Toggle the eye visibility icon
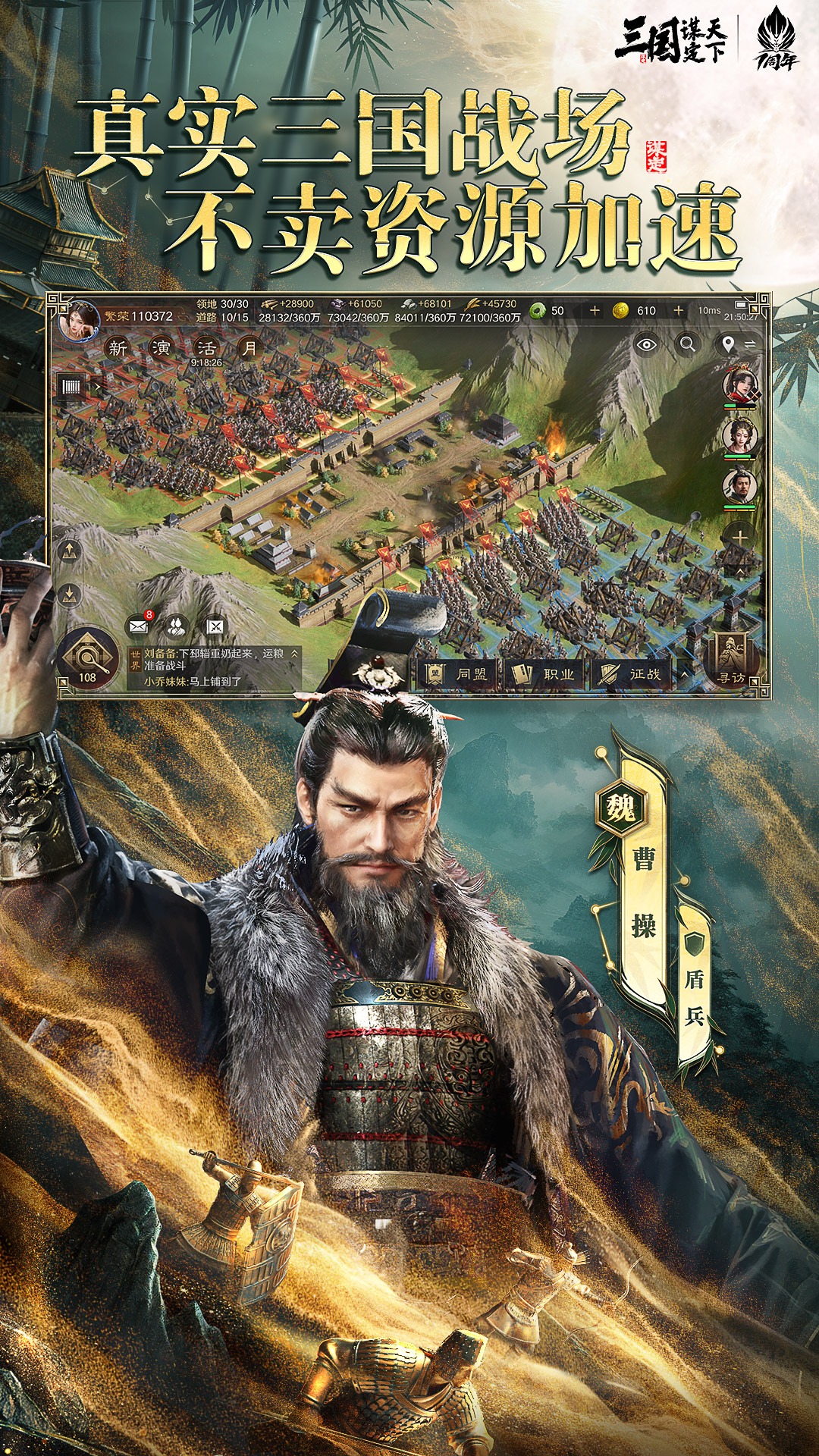Image resolution: width=819 pixels, height=1456 pixels. [646, 345]
